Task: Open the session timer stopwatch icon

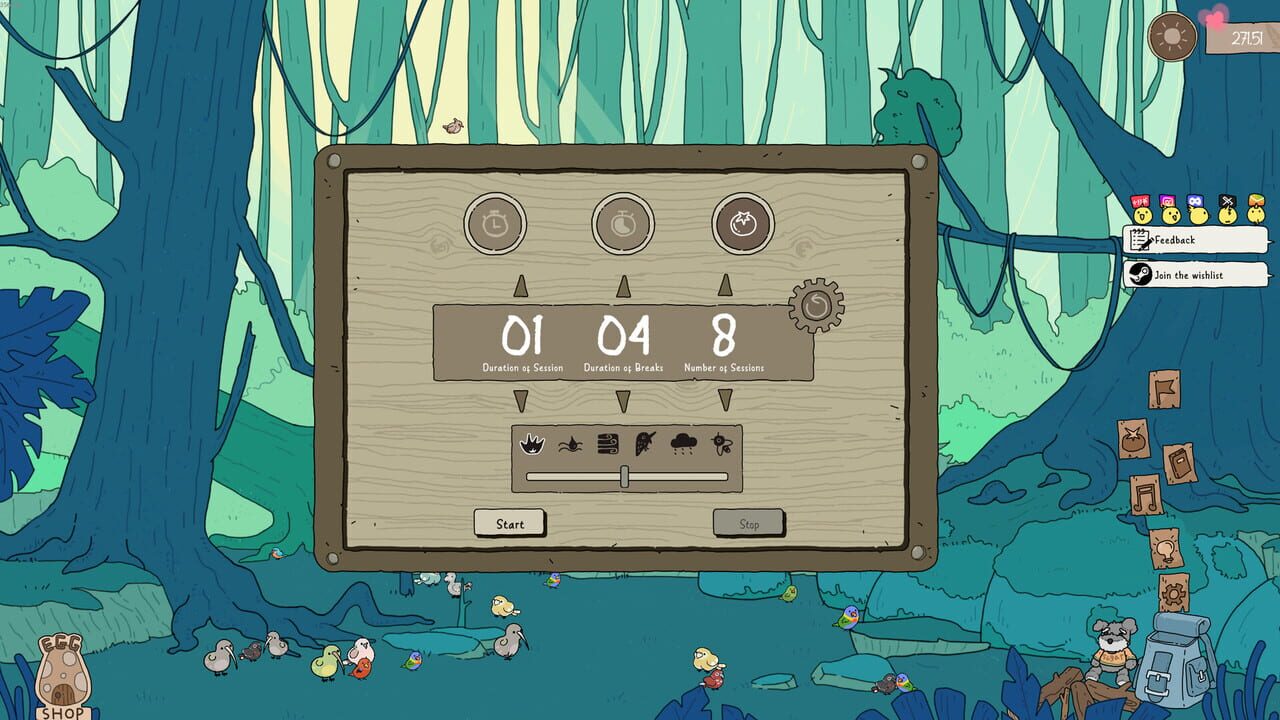Action: click(494, 224)
